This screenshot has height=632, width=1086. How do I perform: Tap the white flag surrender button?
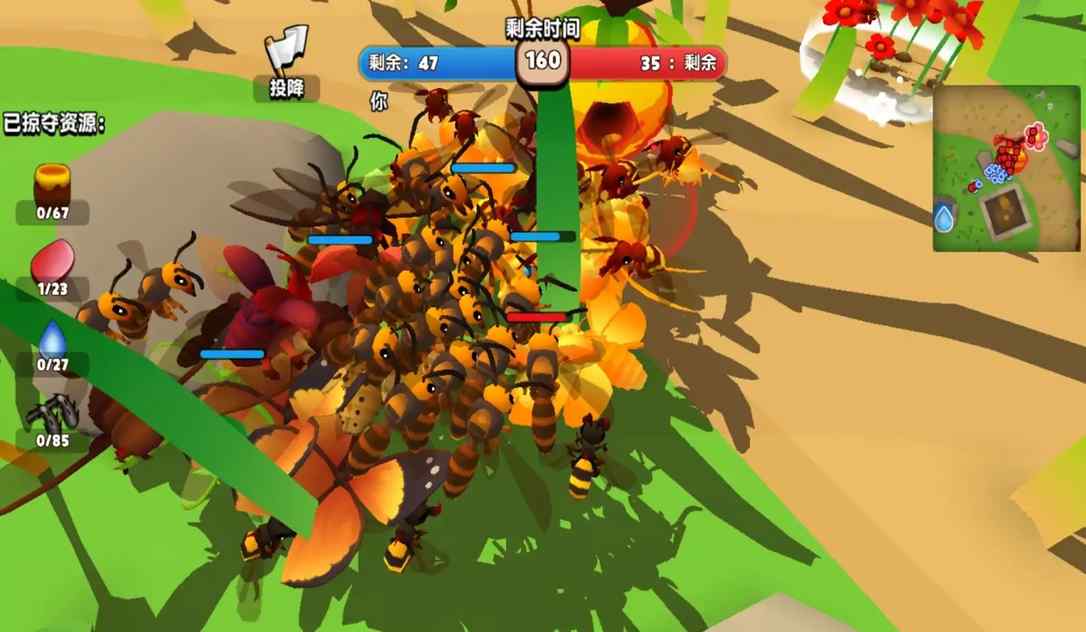pyautogui.click(x=287, y=56)
